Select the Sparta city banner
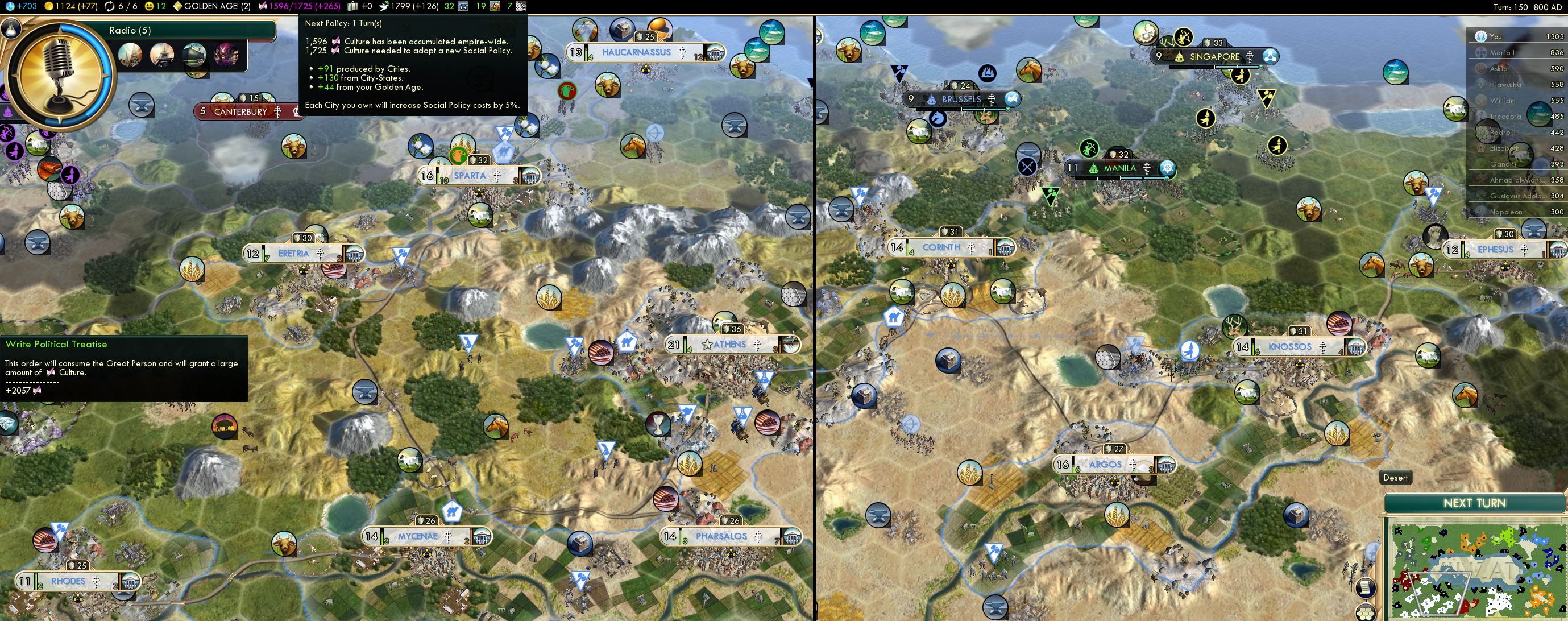 coord(469,176)
